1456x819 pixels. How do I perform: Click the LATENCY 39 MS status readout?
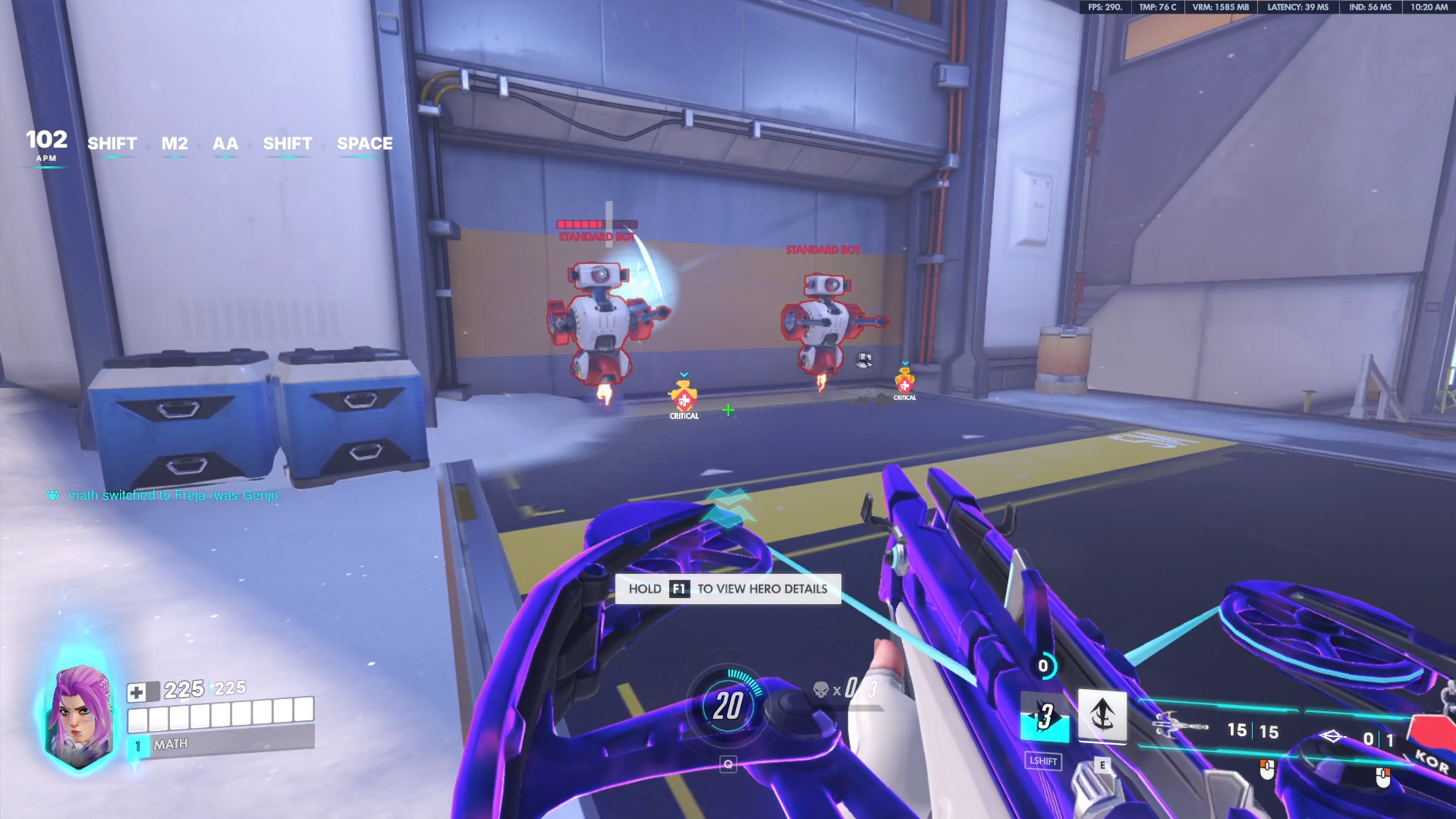[x=1295, y=6]
